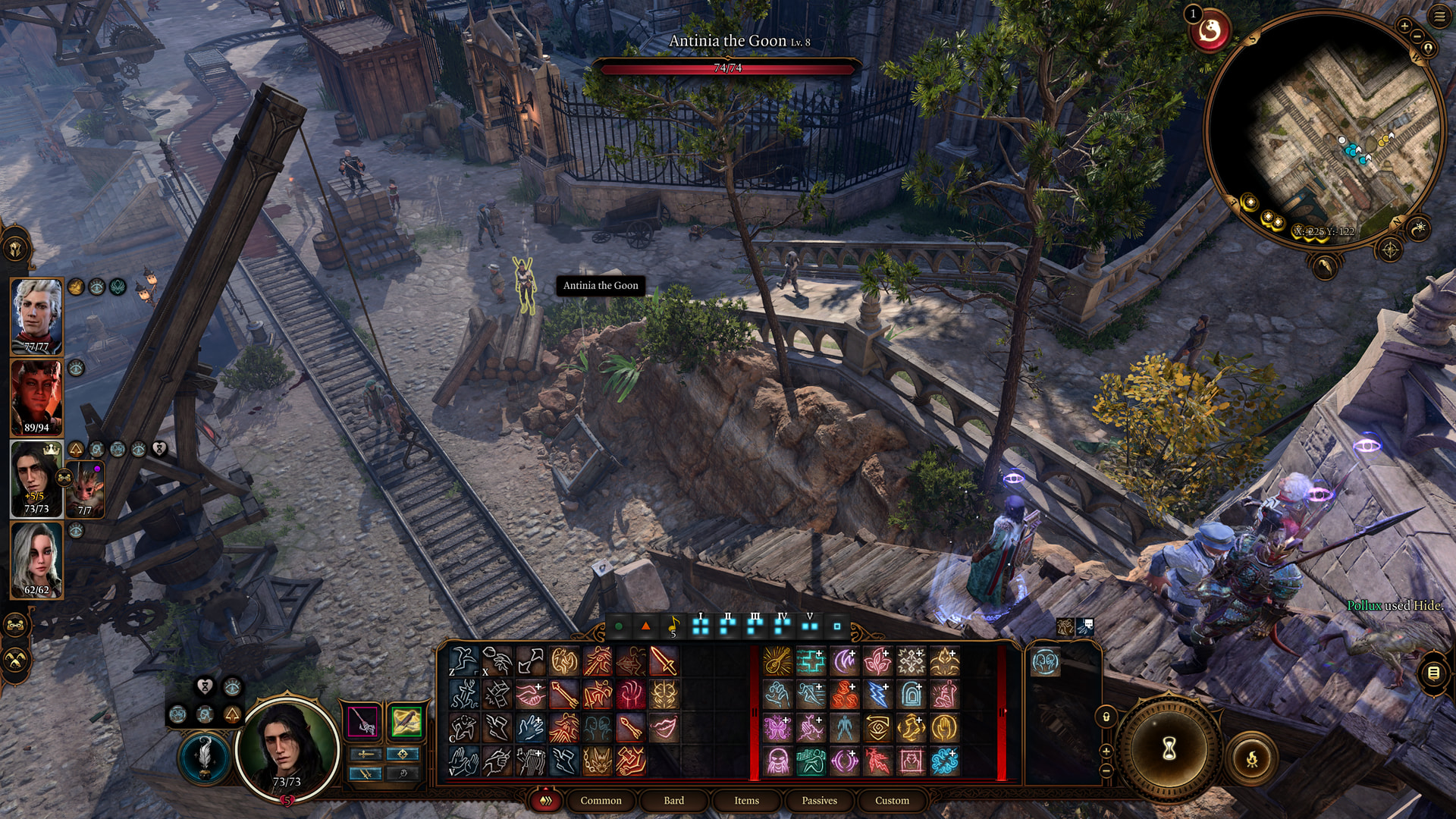Screen dimensions: 1456x819
Task: Switch to the Common hotbar tab
Action: pos(601,800)
